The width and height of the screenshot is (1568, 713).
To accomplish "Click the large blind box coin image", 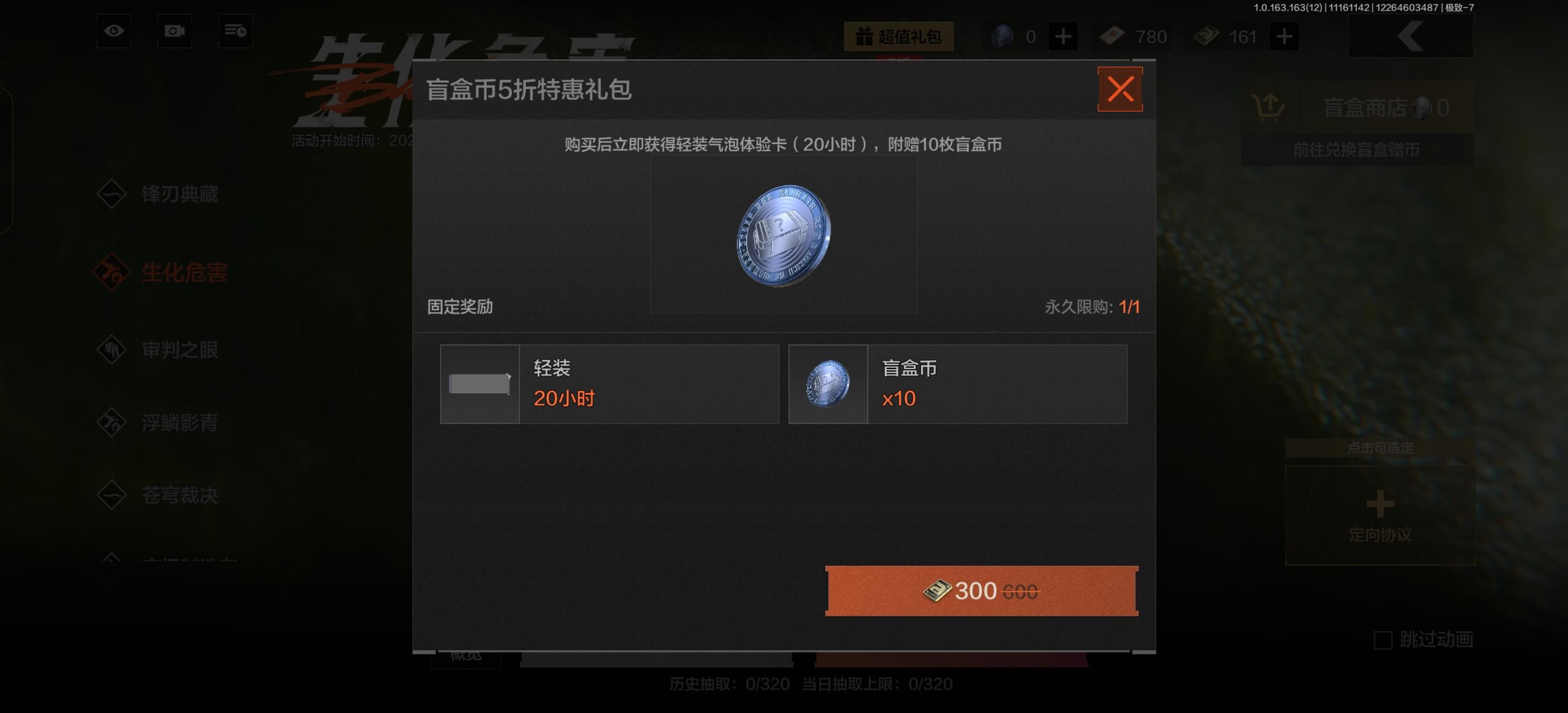I will tap(783, 236).
